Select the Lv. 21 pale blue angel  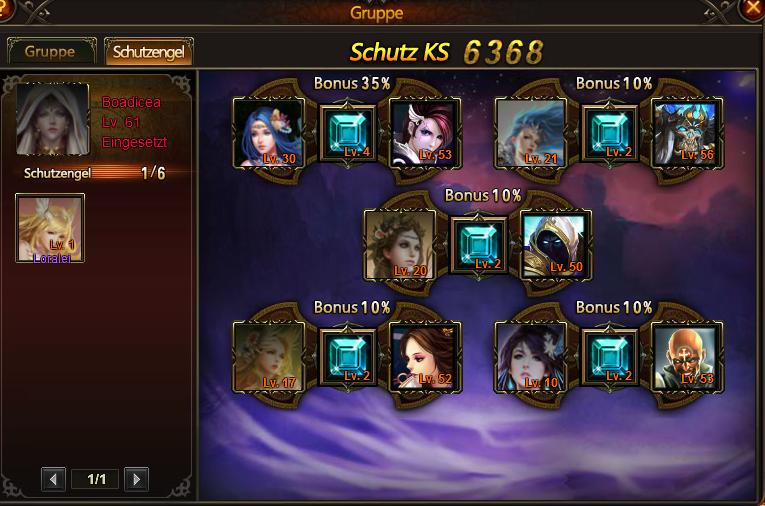click(530, 133)
